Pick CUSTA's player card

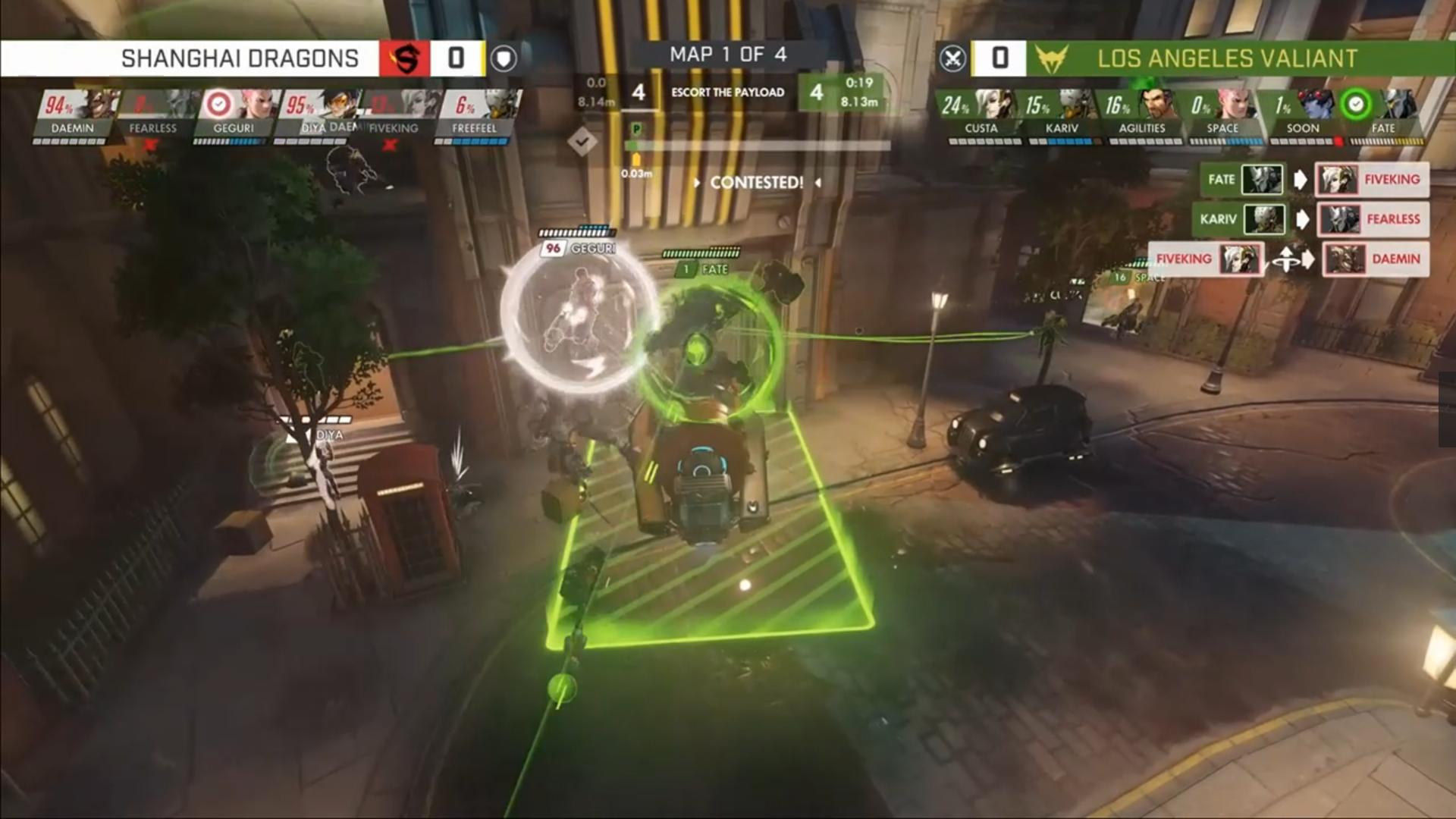pyautogui.click(x=981, y=114)
